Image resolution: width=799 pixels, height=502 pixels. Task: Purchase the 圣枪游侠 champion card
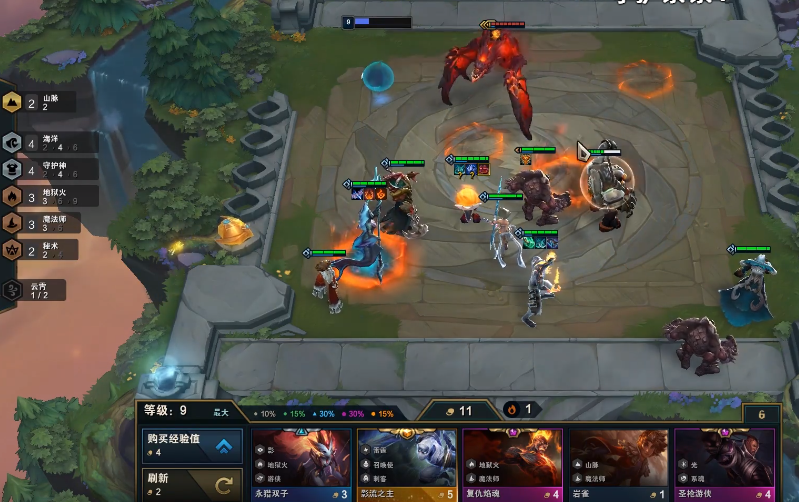coord(724,464)
